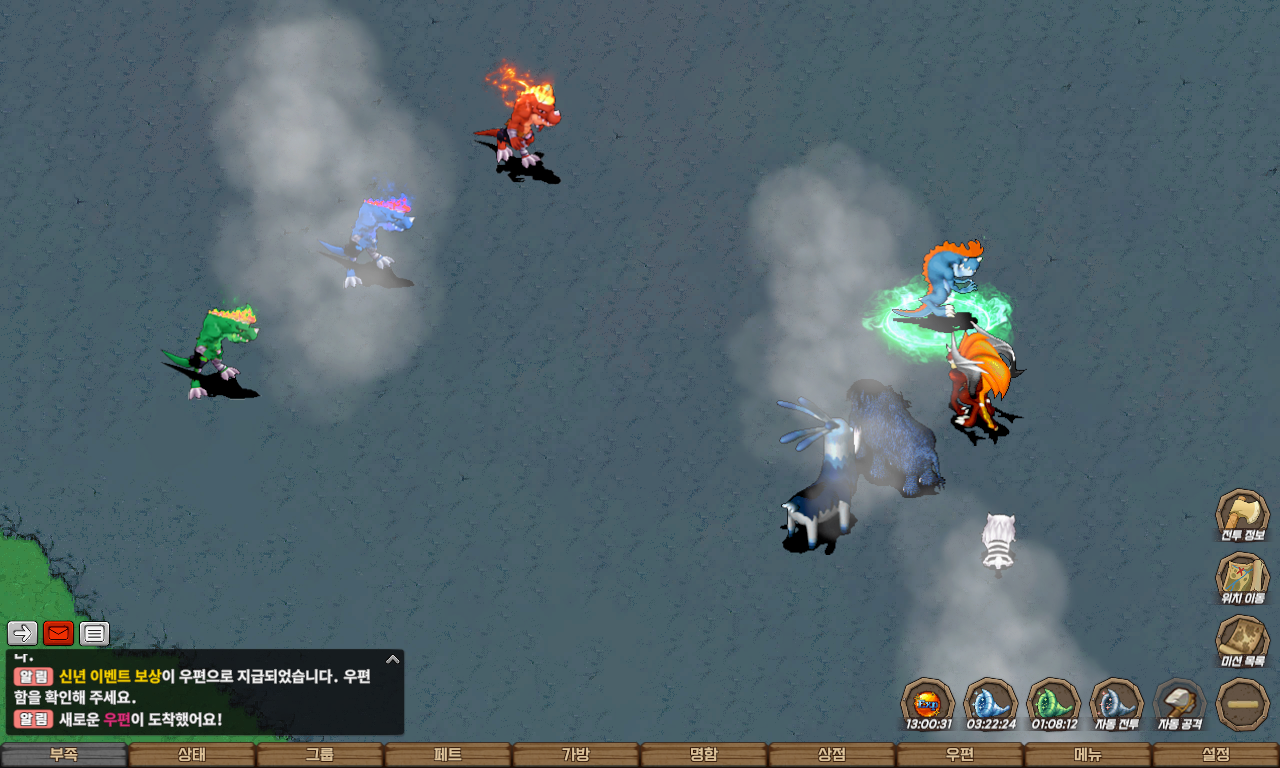
Task: Expand the chat log with the caret
Action: click(x=393, y=659)
